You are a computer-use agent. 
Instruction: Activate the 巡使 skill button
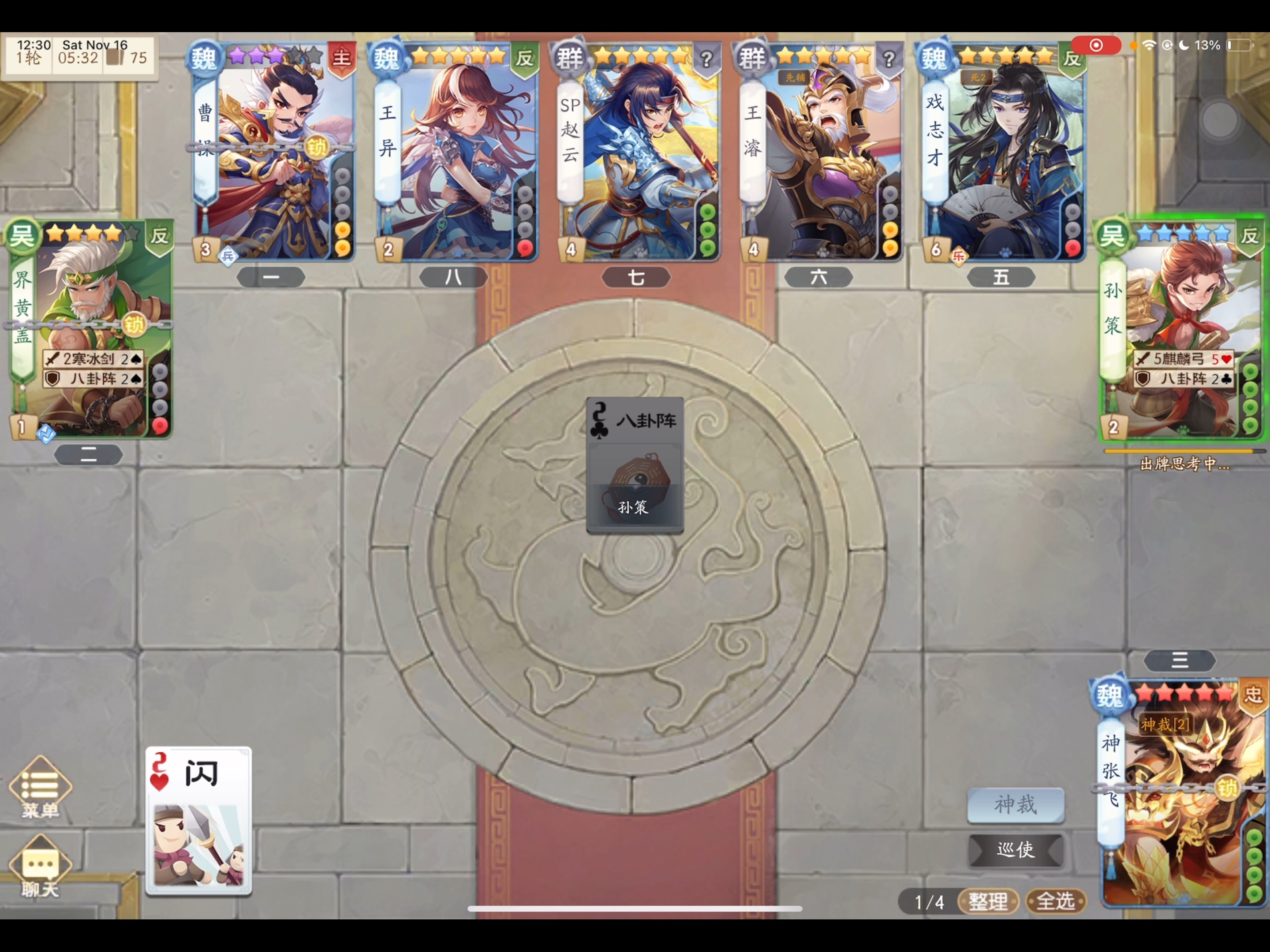click(x=1015, y=849)
